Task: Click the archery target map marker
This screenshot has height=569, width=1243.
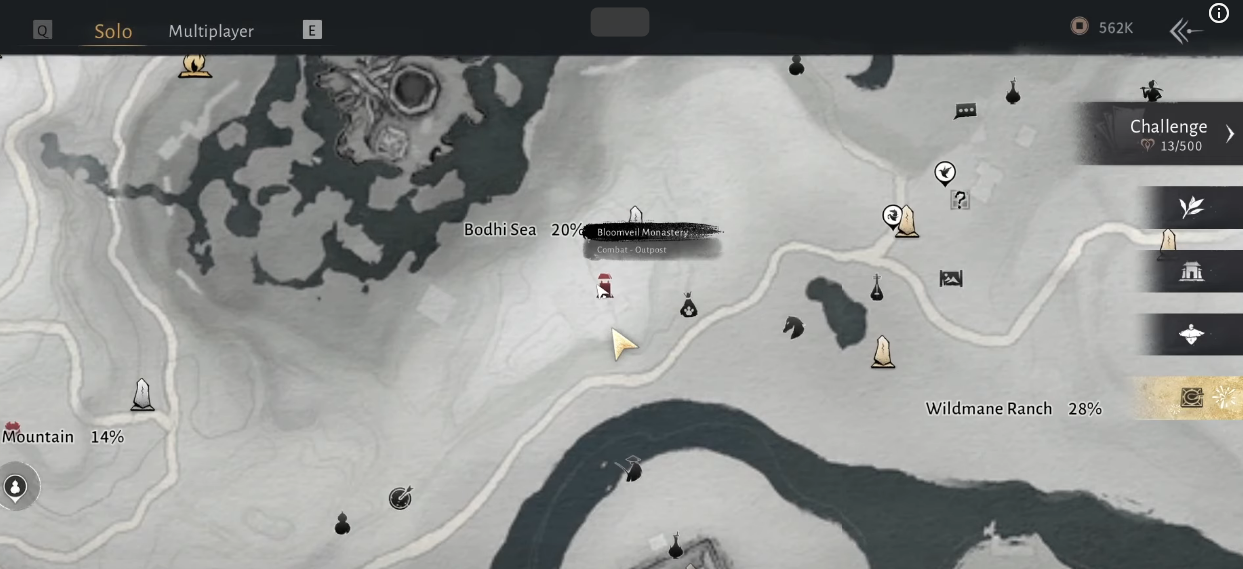Action: [400, 497]
